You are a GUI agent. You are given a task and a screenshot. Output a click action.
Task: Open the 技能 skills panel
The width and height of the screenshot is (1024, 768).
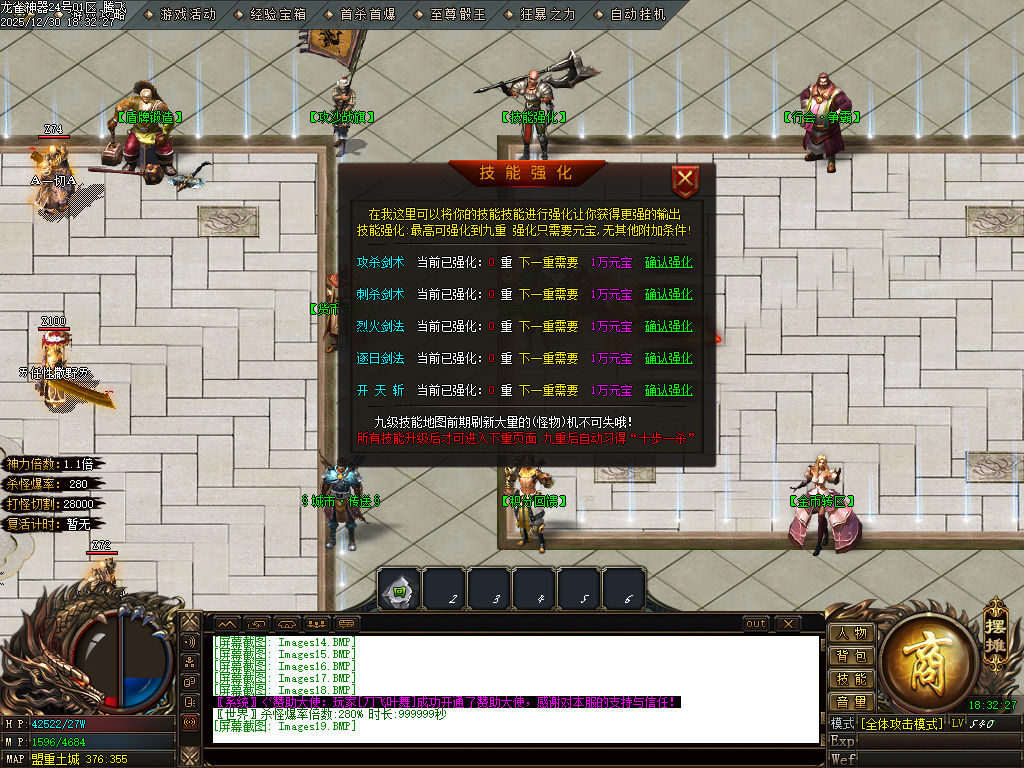point(851,679)
